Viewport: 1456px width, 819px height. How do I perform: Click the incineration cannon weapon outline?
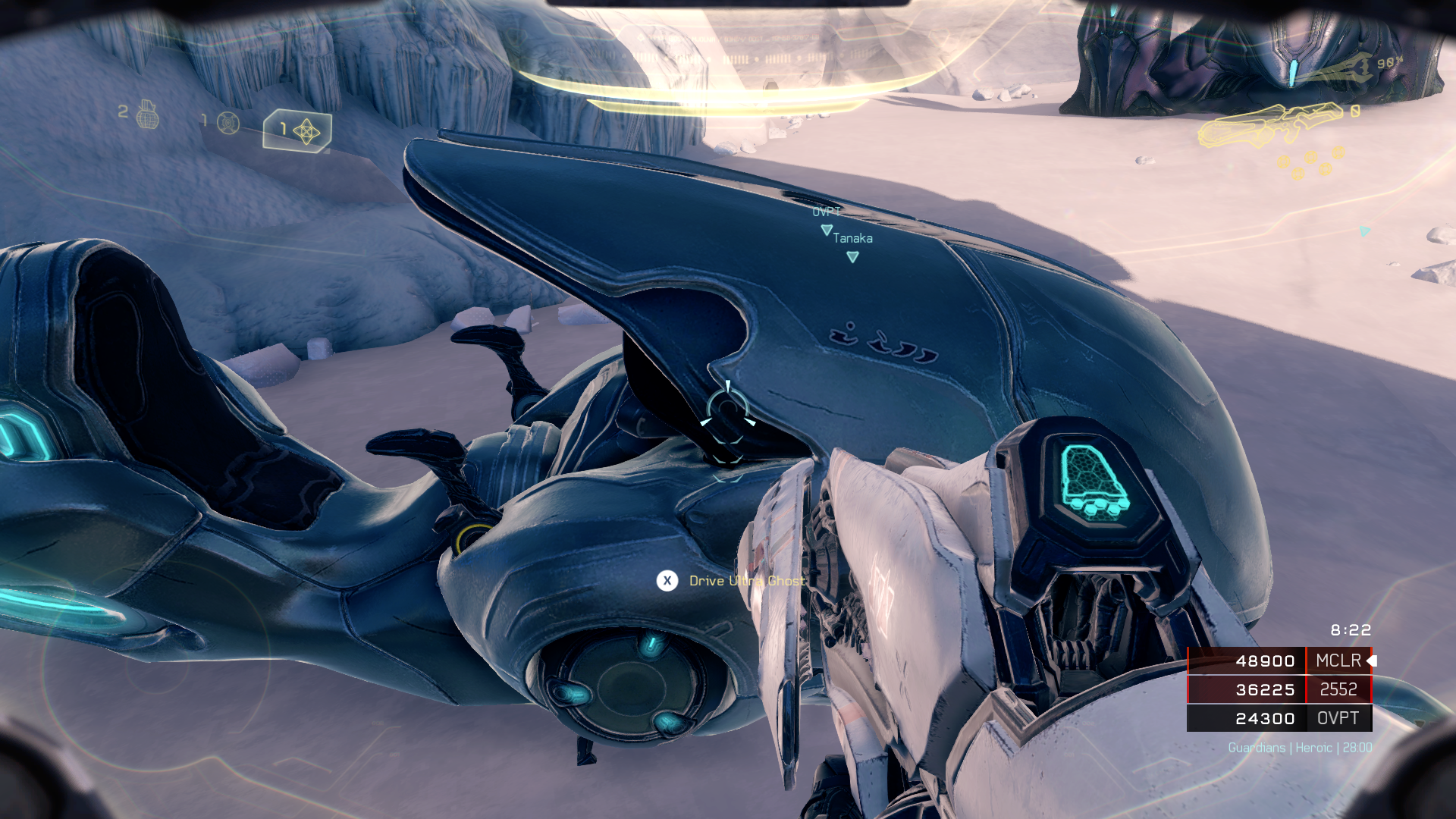[1269, 124]
